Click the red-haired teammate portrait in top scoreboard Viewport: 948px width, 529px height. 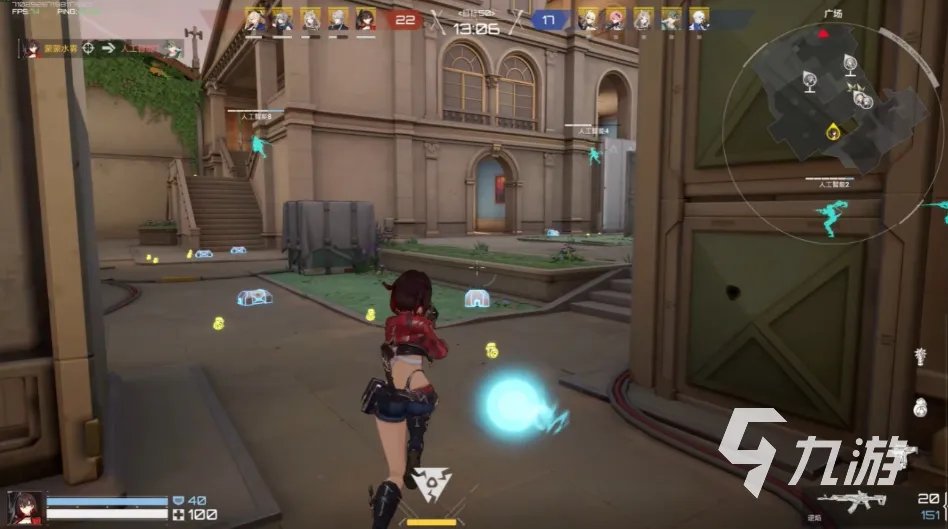365,19
